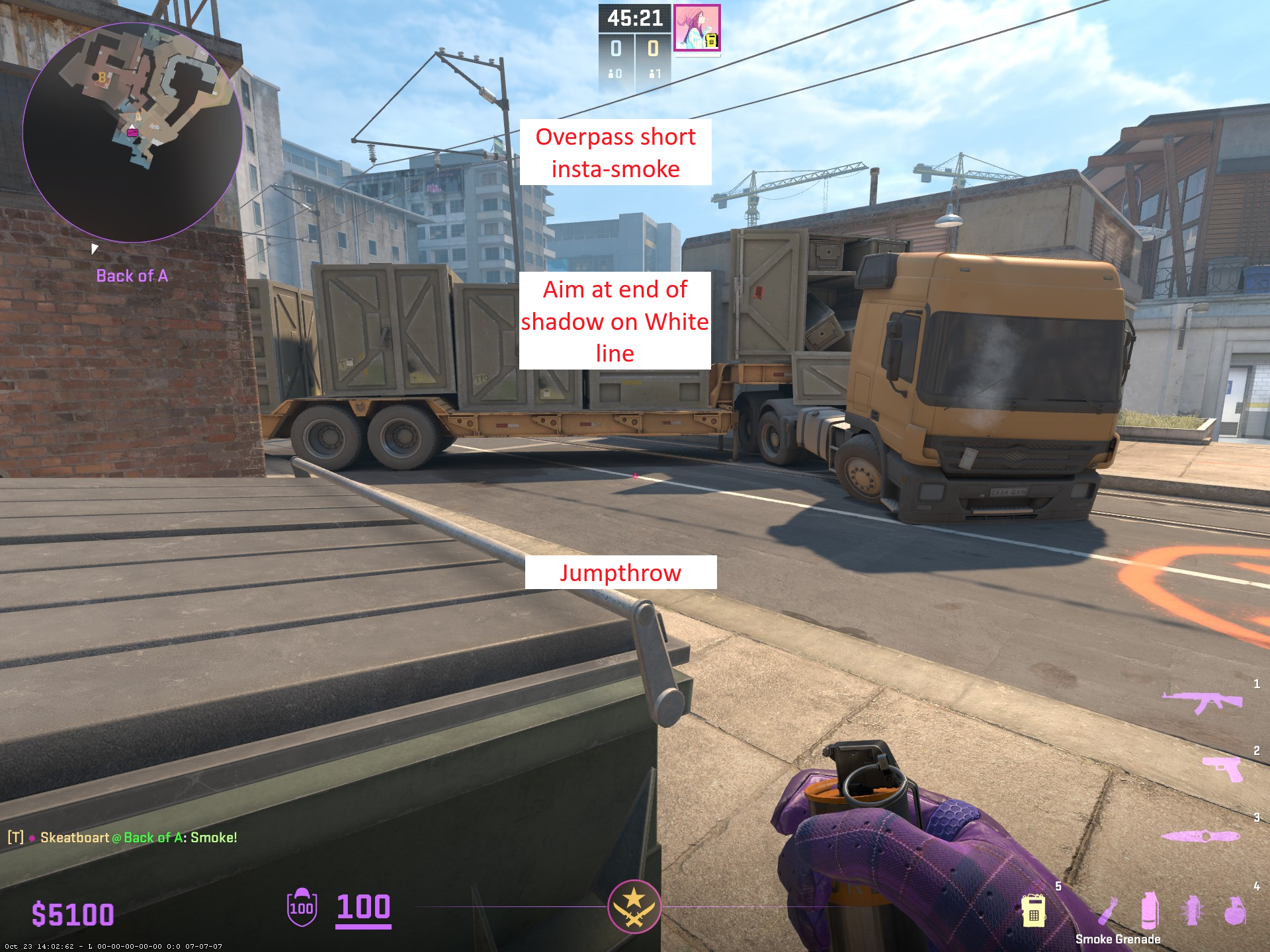This screenshot has height=952, width=1270.
Task: Select the HE grenade icon
Action: point(1234,910)
